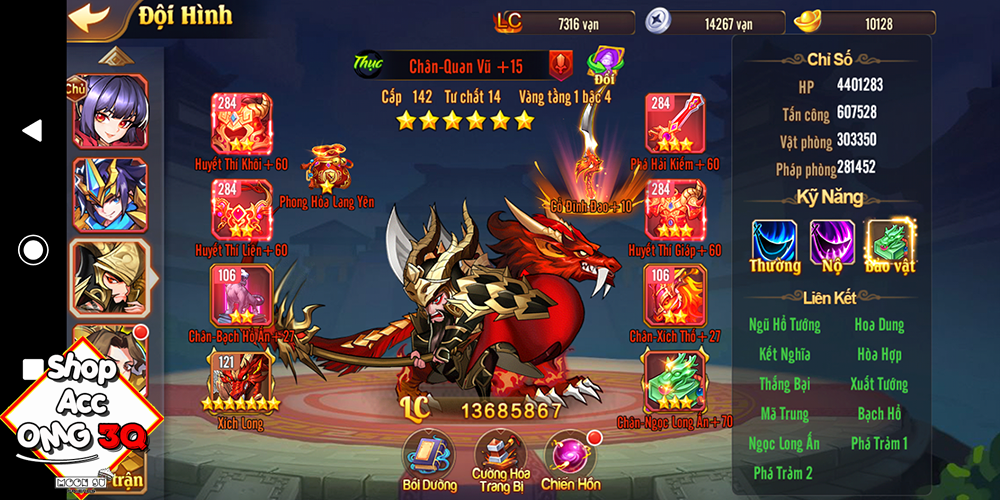
Task: Tap the Android home circle button
Action: click(33, 250)
